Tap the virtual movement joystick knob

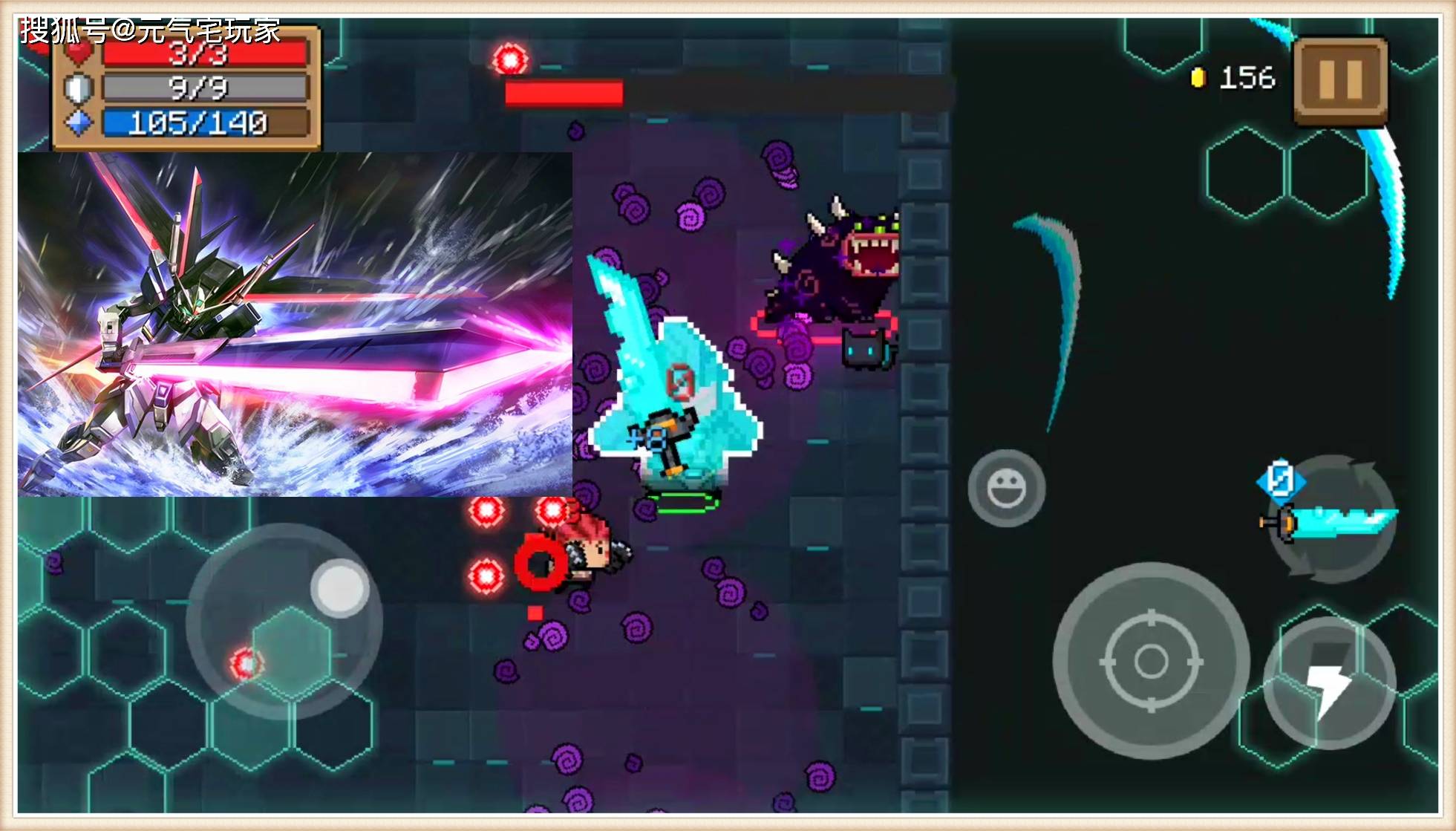340,587
